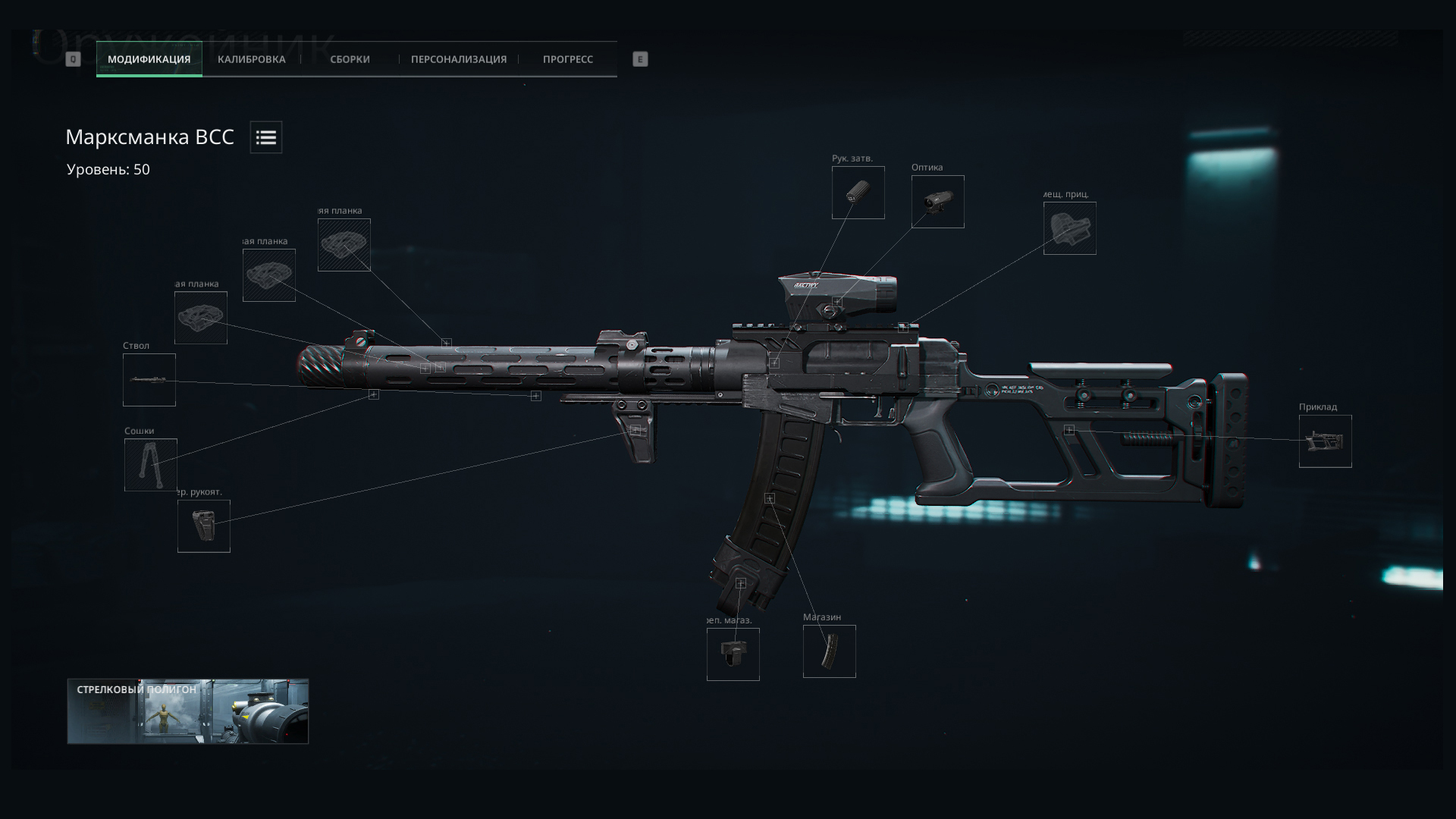1456x819 pixels.
Task: Select the magazine mount attachment slot
Action: (x=733, y=654)
